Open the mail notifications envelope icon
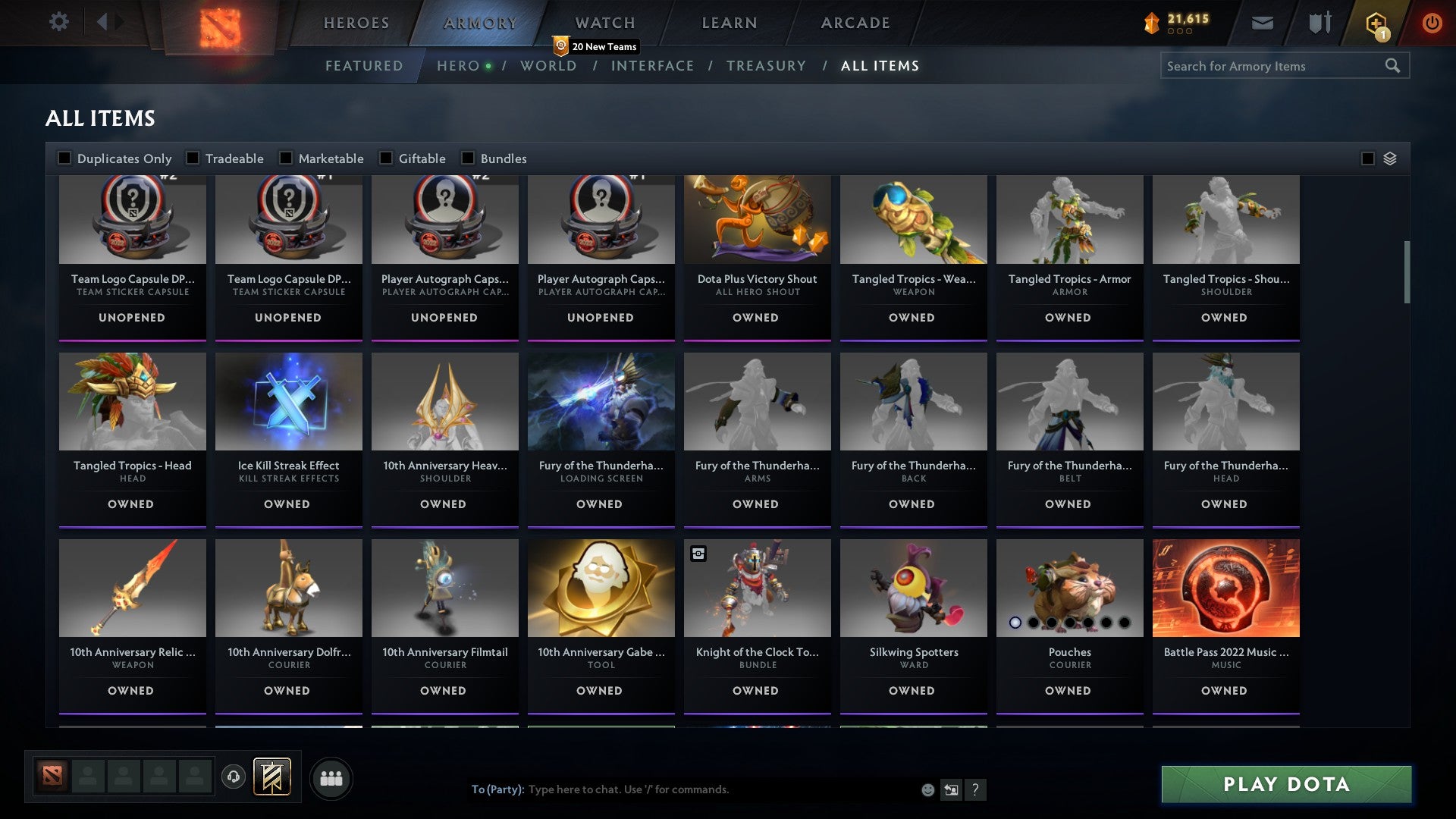 [x=1263, y=23]
